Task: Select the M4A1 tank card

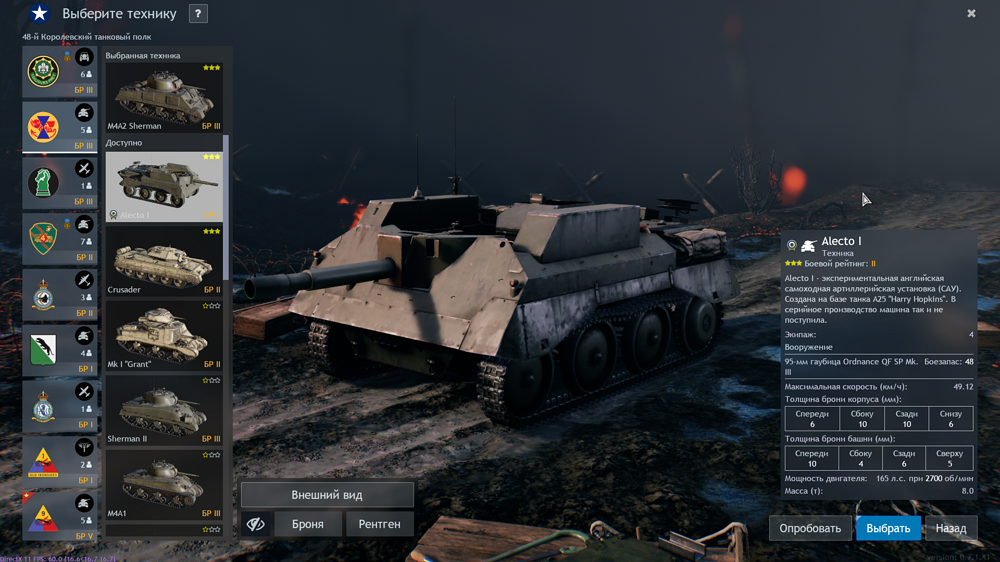Action: click(164, 484)
